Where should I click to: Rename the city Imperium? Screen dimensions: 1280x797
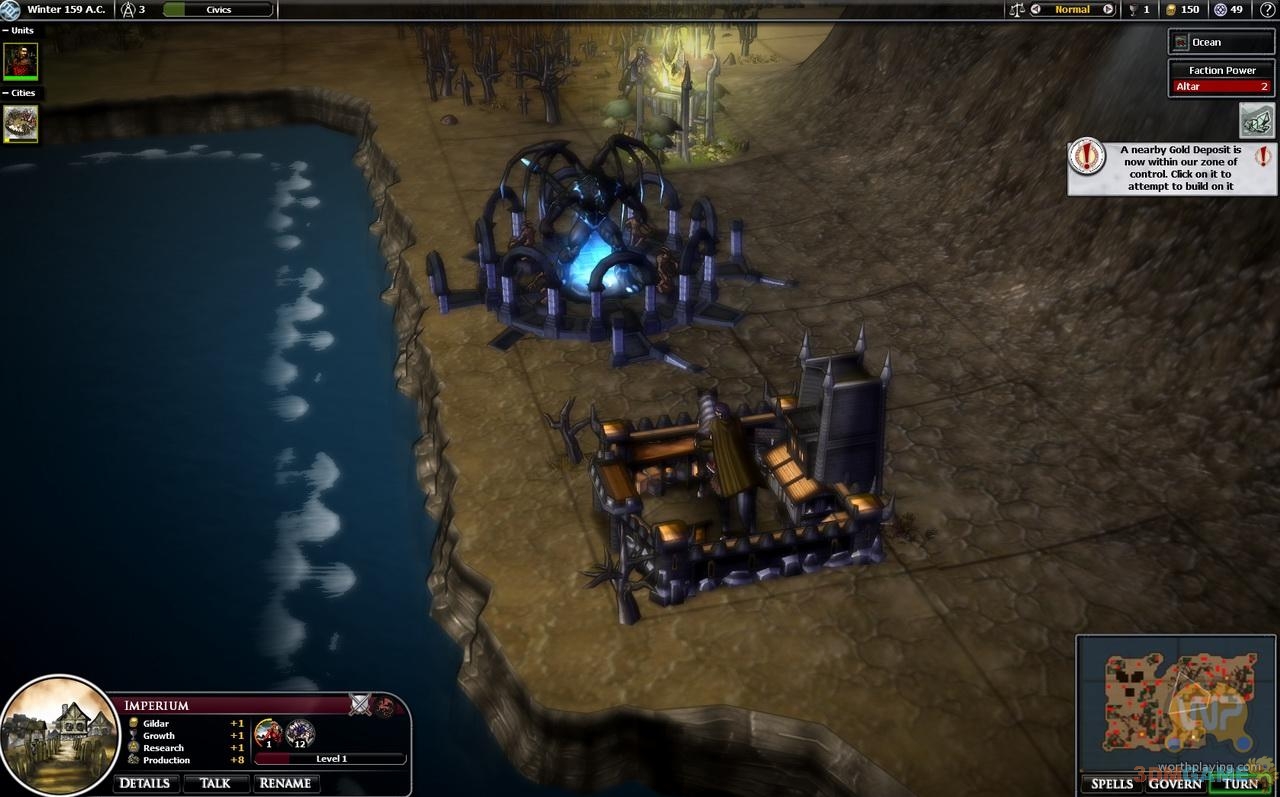(285, 783)
